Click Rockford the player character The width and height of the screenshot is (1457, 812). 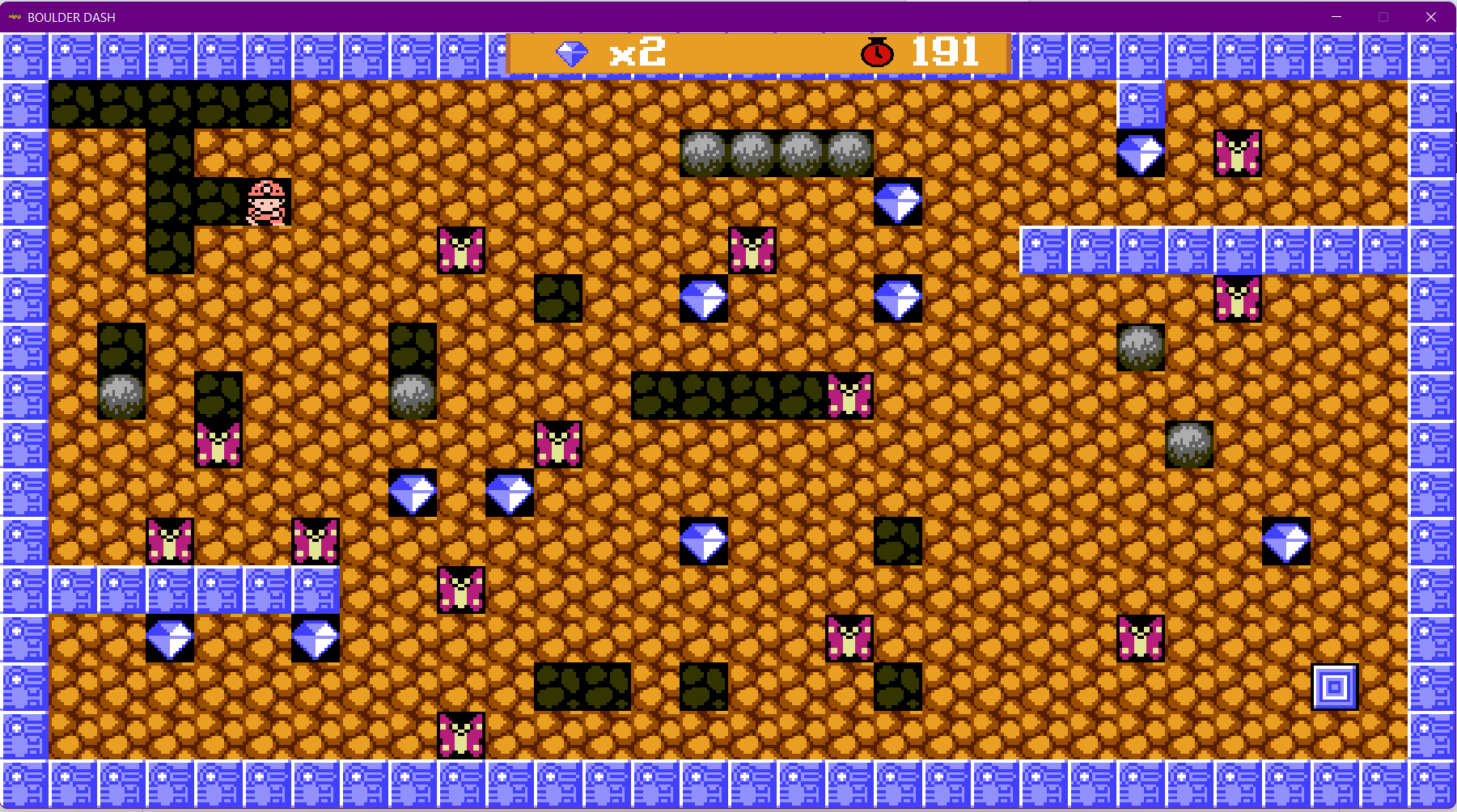[267, 201]
